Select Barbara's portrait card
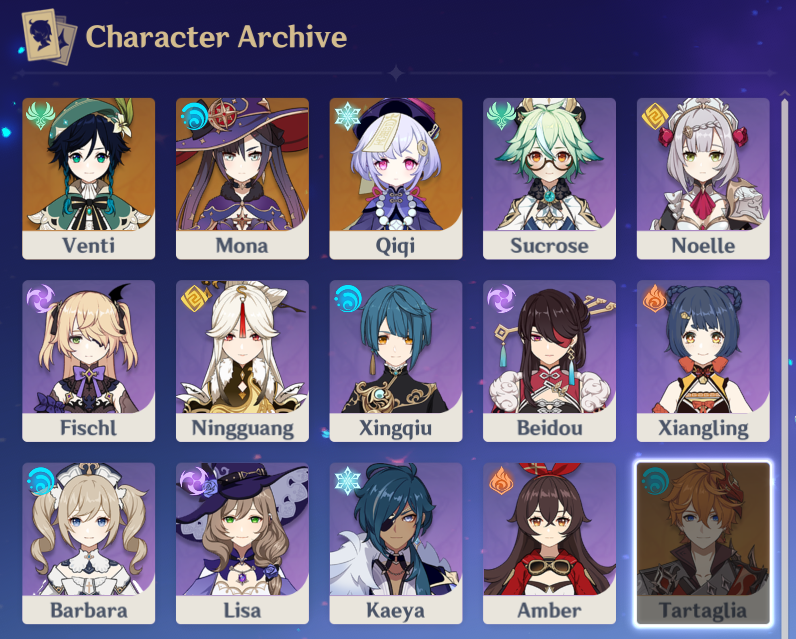796x639 pixels. [x=88, y=542]
